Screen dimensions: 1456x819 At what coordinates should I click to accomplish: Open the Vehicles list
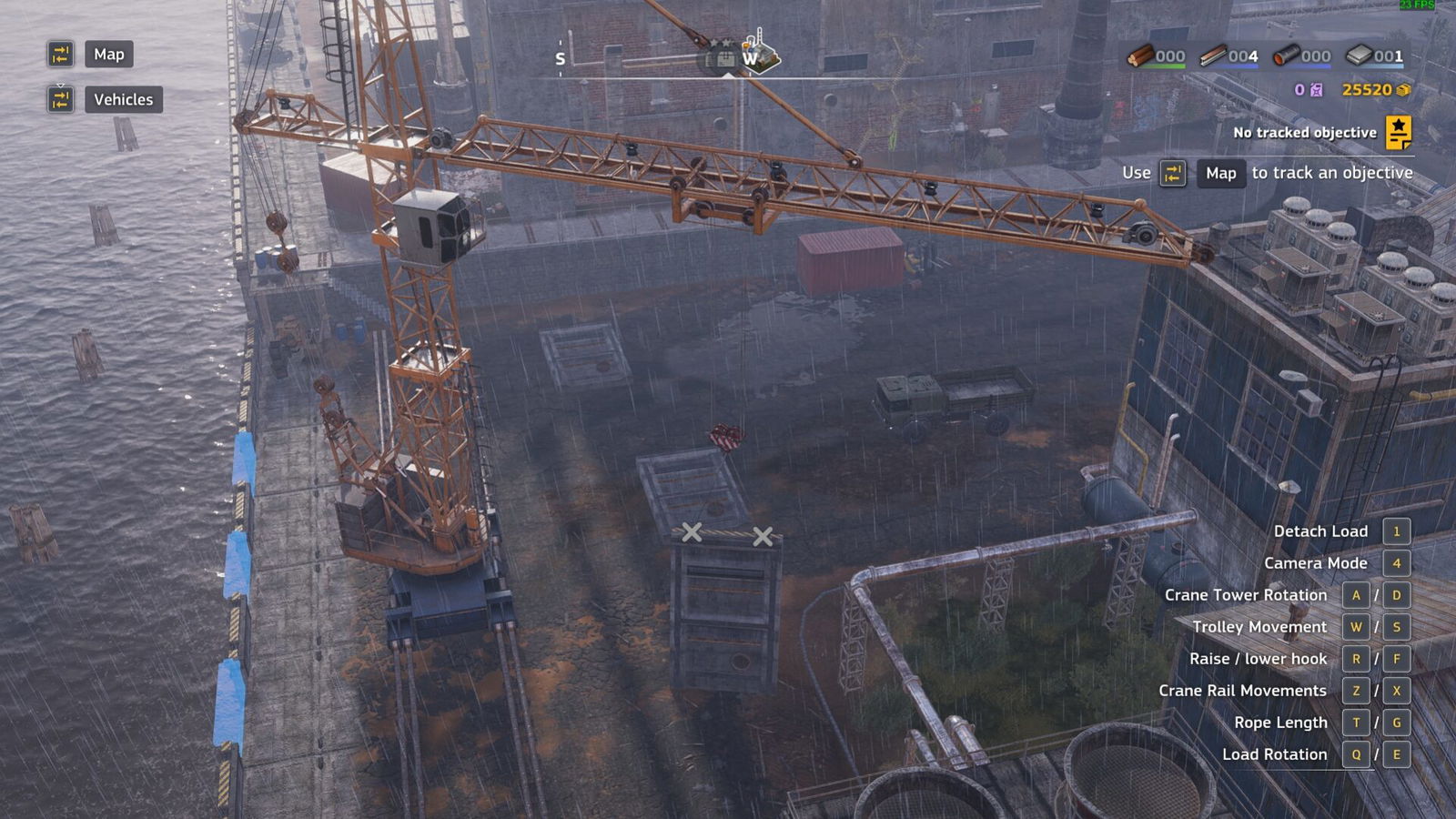click(x=123, y=99)
